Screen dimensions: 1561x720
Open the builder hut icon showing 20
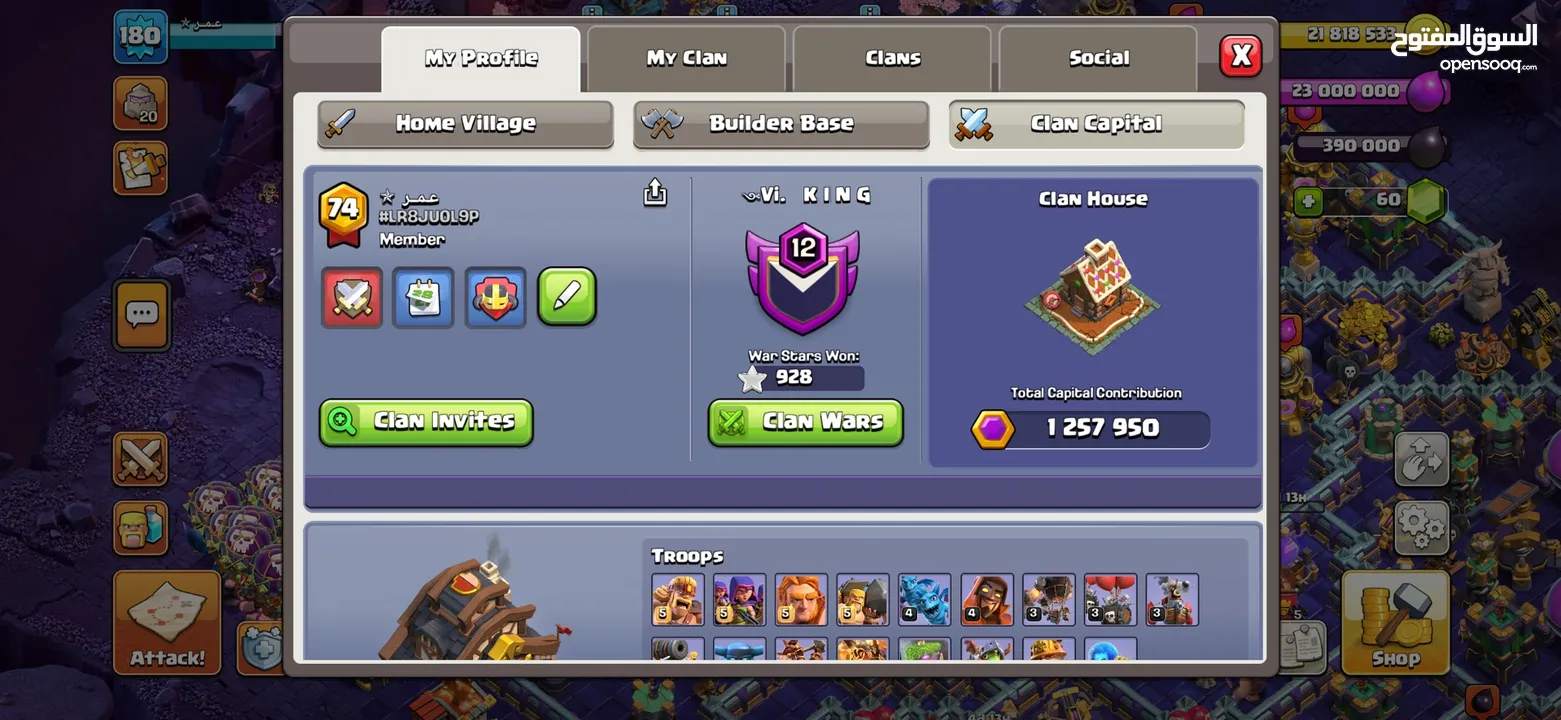pos(140,103)
